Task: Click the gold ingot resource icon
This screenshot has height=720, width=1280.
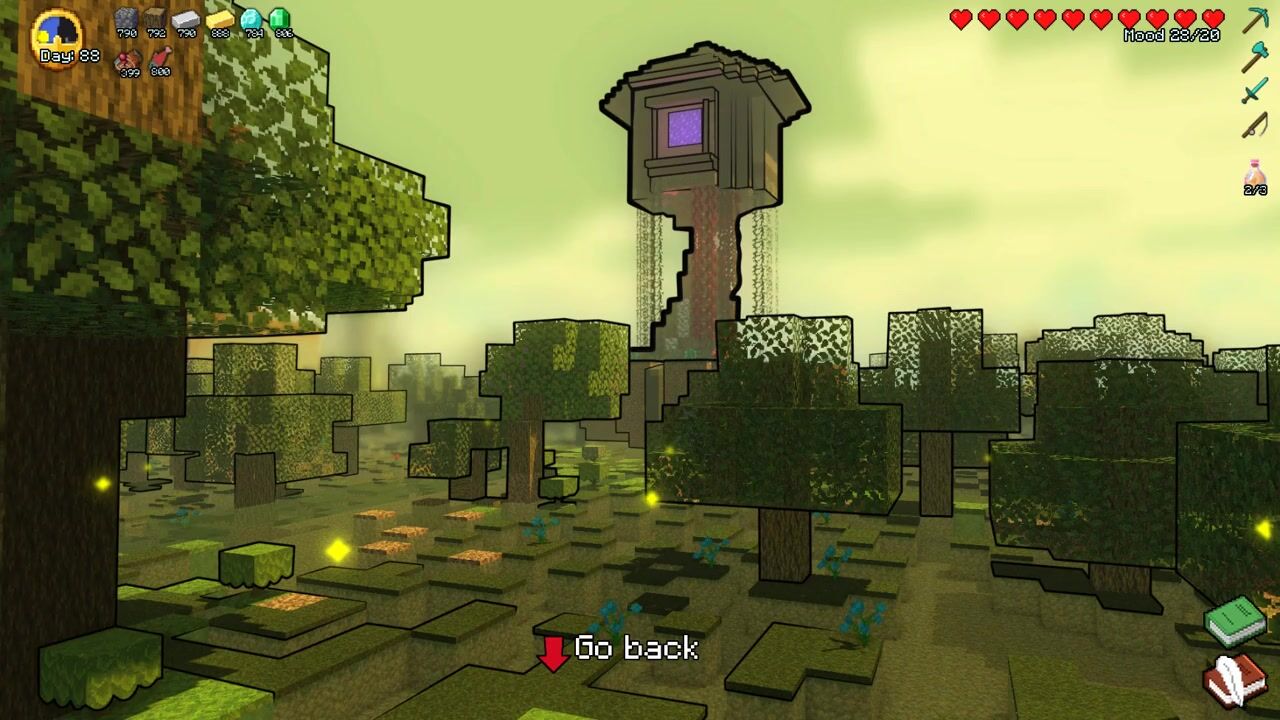Action: tap(219, 19)
